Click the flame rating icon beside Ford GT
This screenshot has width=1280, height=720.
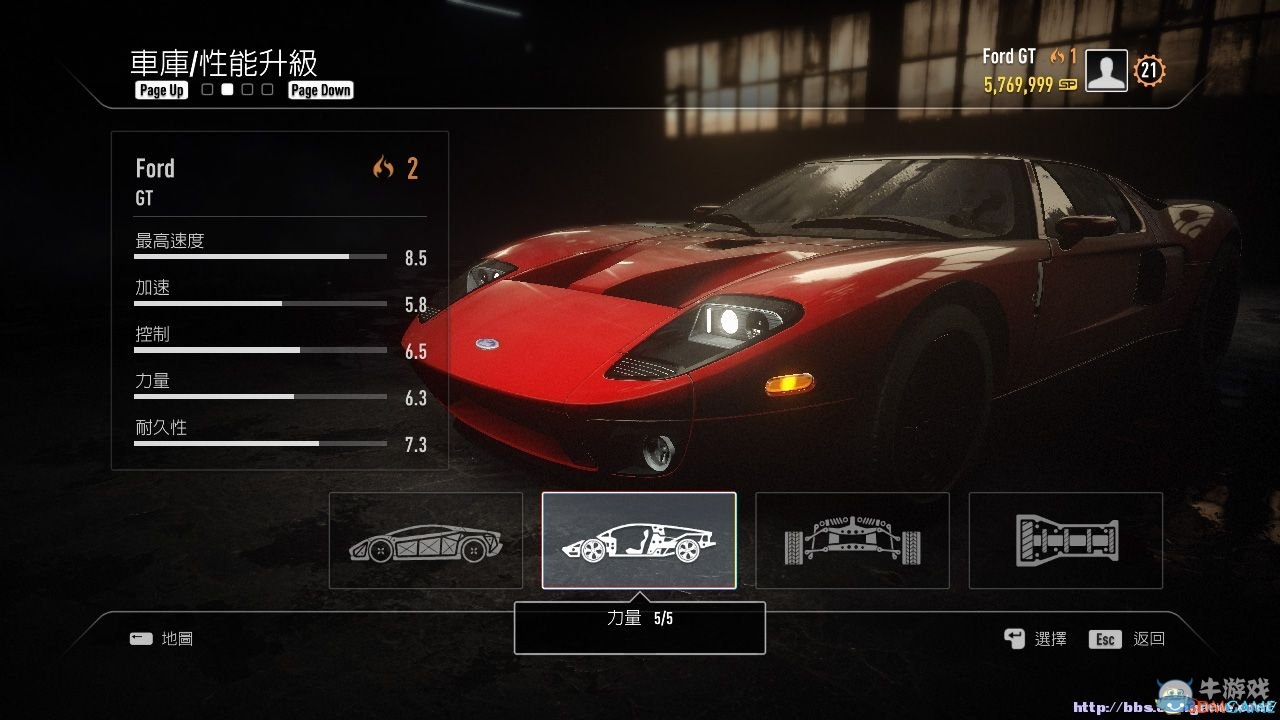point(1056,57)
